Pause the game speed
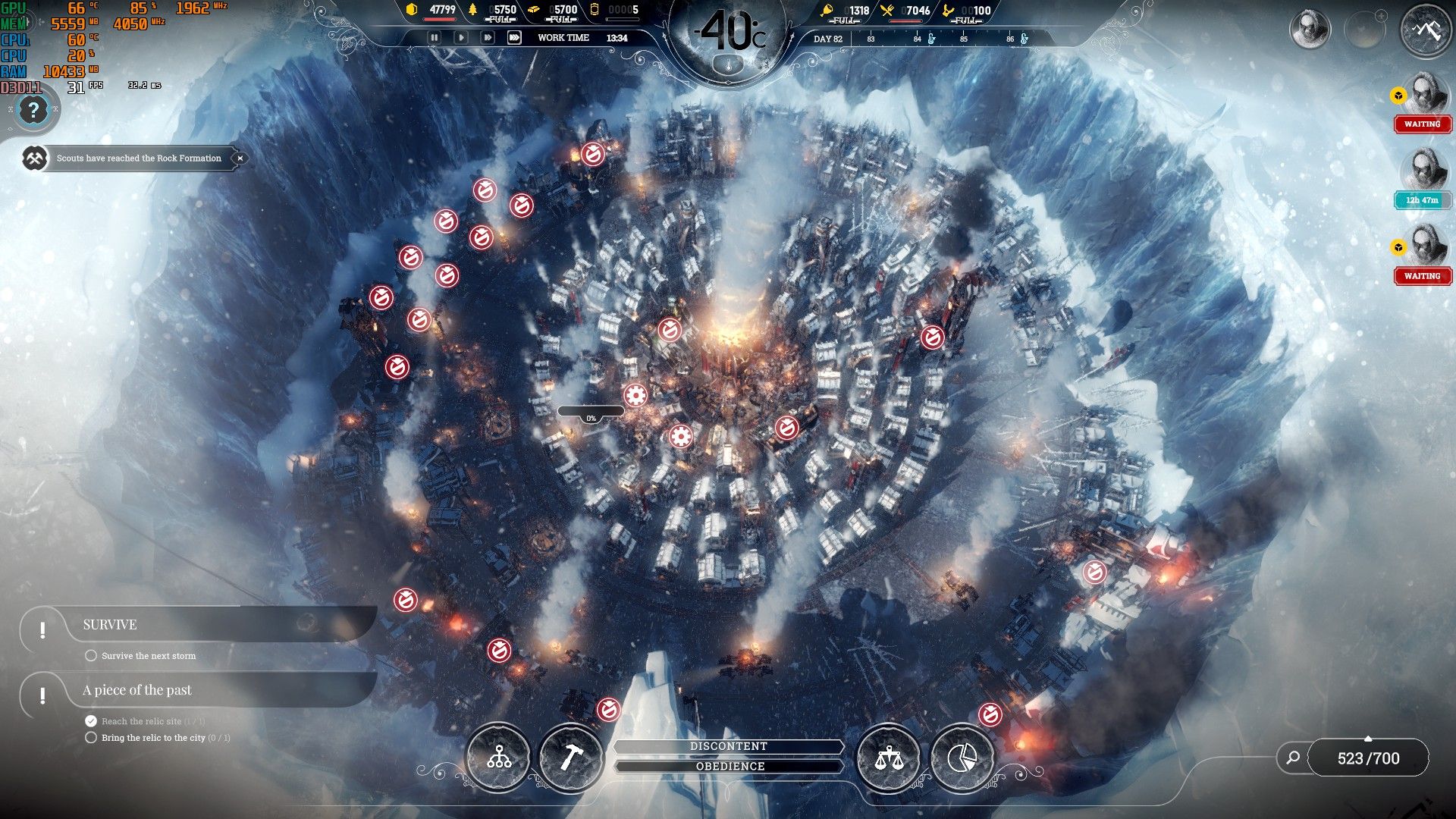The height and width of the screenshot is (819, 1456). coord(435,37)
